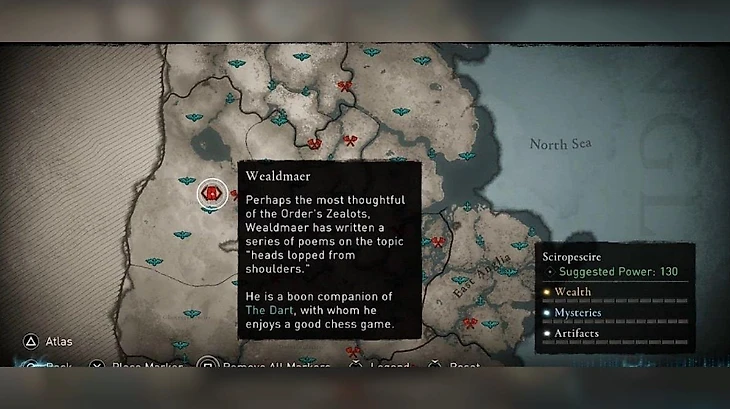Select the highlighted Wealdmaer zealot map marker
Image resolution: width=730 pixels, height=409 pixels.
[211, 192]
